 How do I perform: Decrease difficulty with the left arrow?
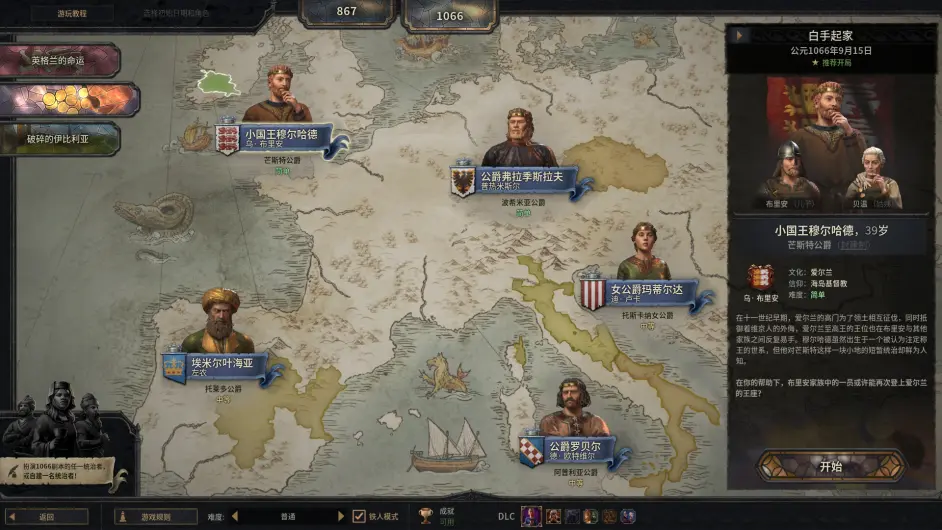point(236,517)
